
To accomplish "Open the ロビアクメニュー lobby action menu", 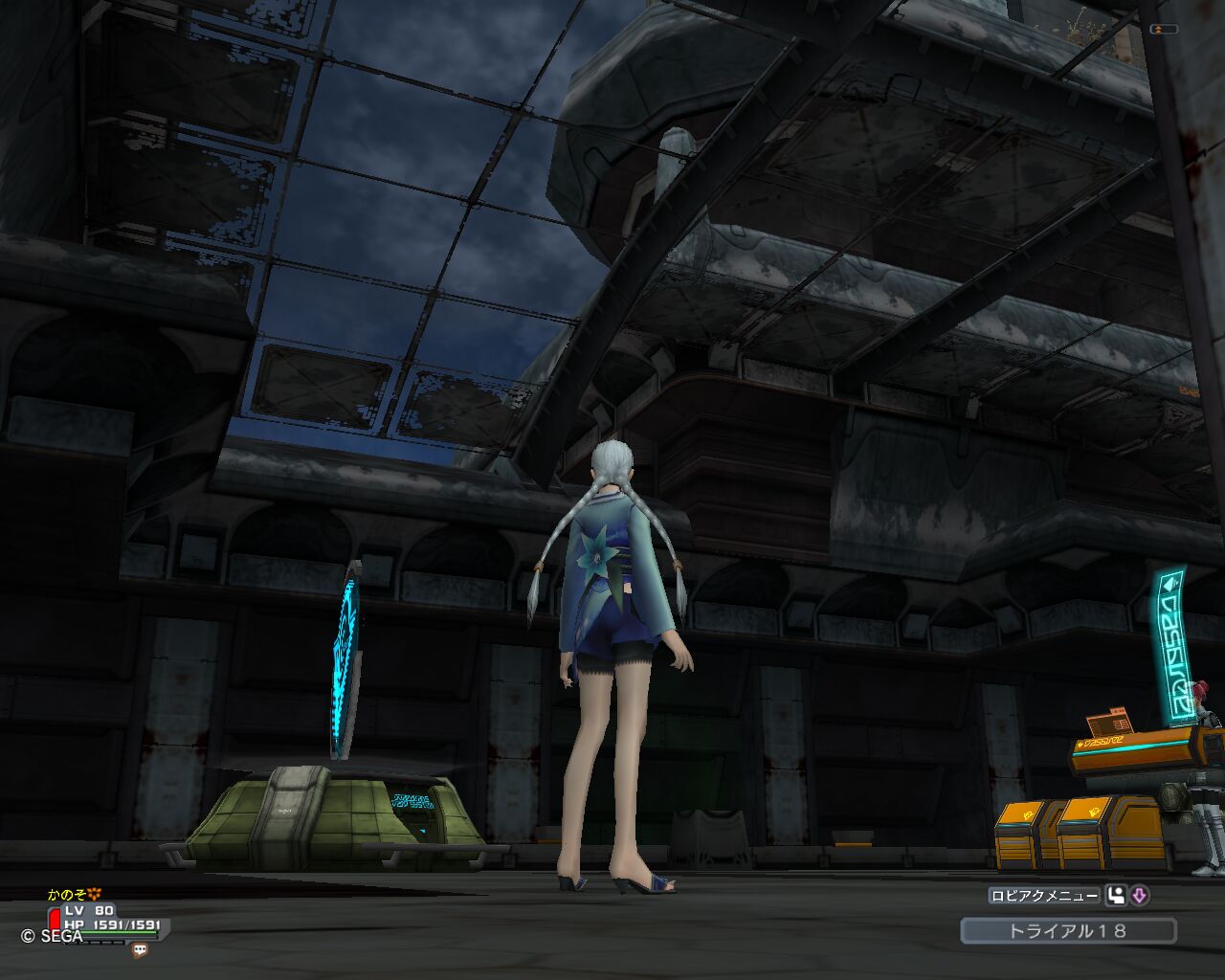I will point(1043,896).
